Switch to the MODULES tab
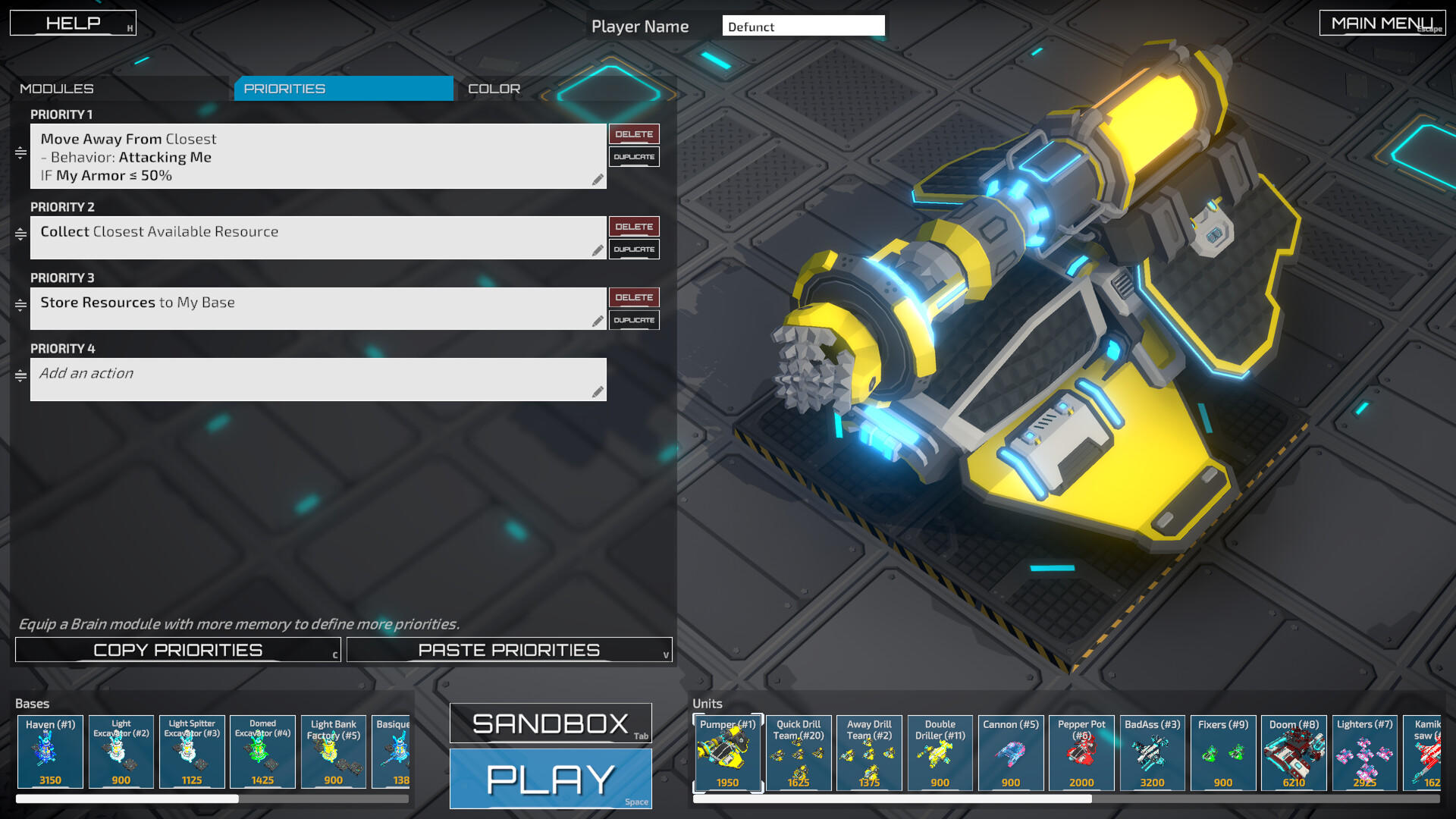Viewport: 1456px width, 819px height. click(58, 88)
